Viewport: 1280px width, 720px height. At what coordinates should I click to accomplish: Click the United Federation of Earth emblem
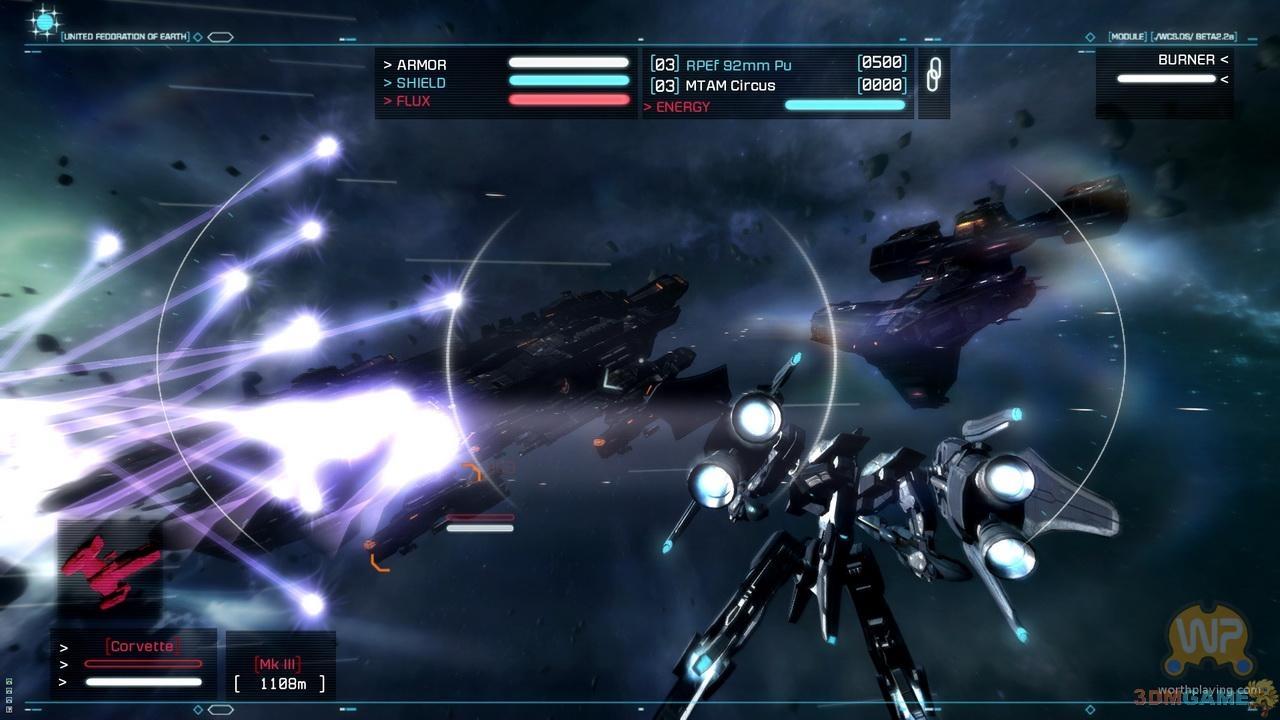pos(45,21)
